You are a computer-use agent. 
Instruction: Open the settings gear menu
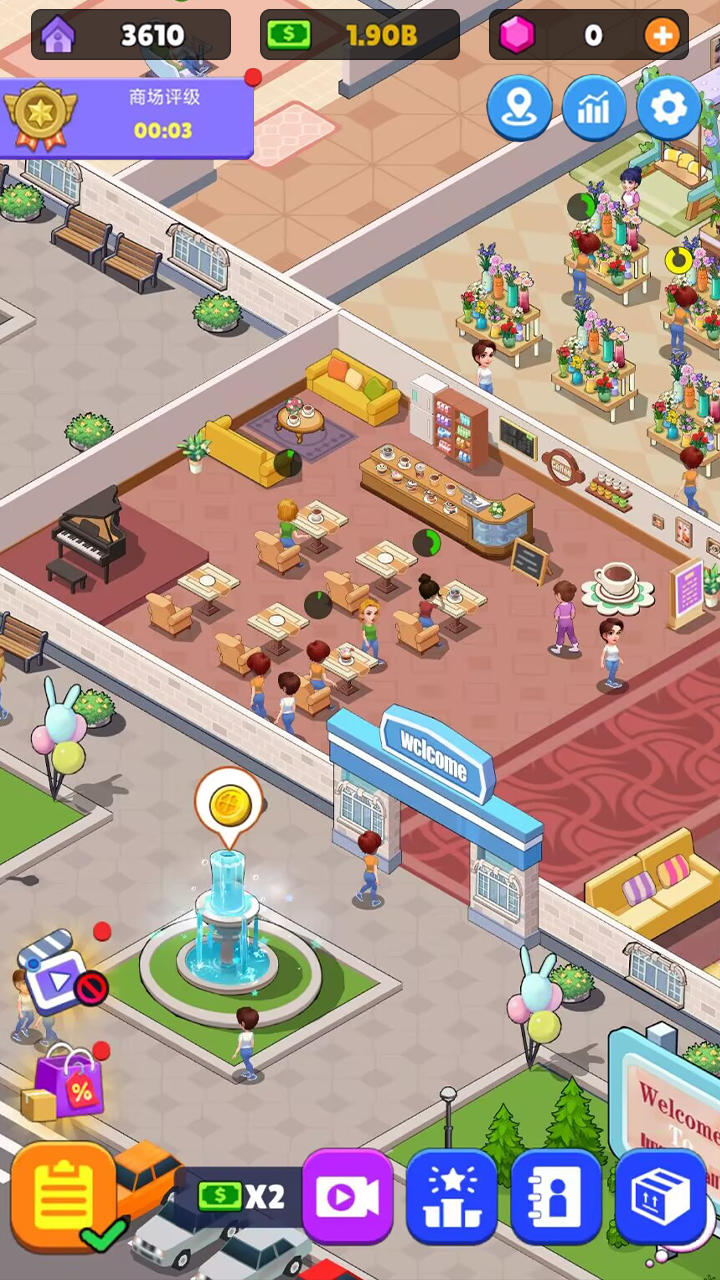tap(668, 108)
